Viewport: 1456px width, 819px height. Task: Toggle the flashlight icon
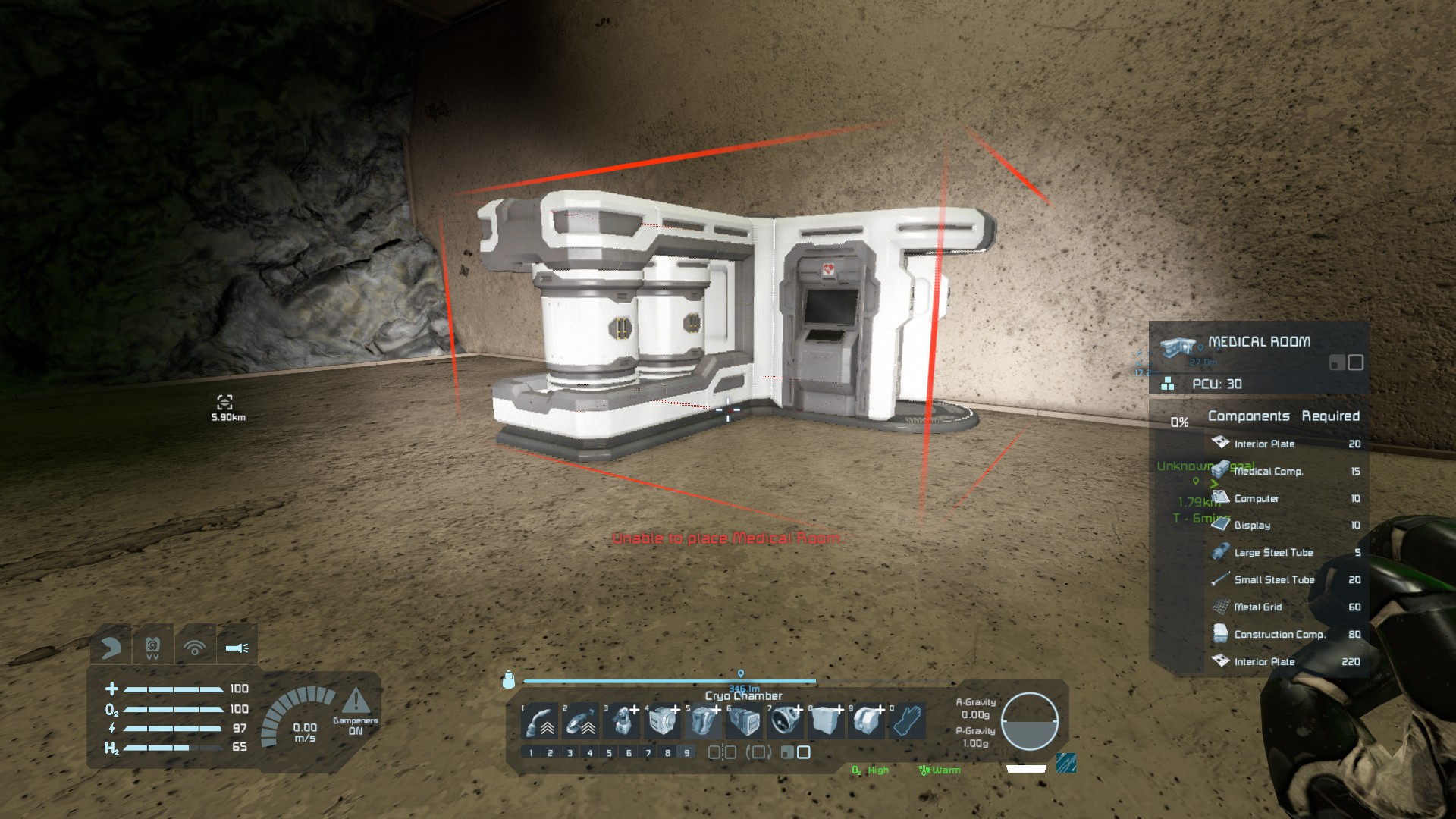click(x=237, y=648)
